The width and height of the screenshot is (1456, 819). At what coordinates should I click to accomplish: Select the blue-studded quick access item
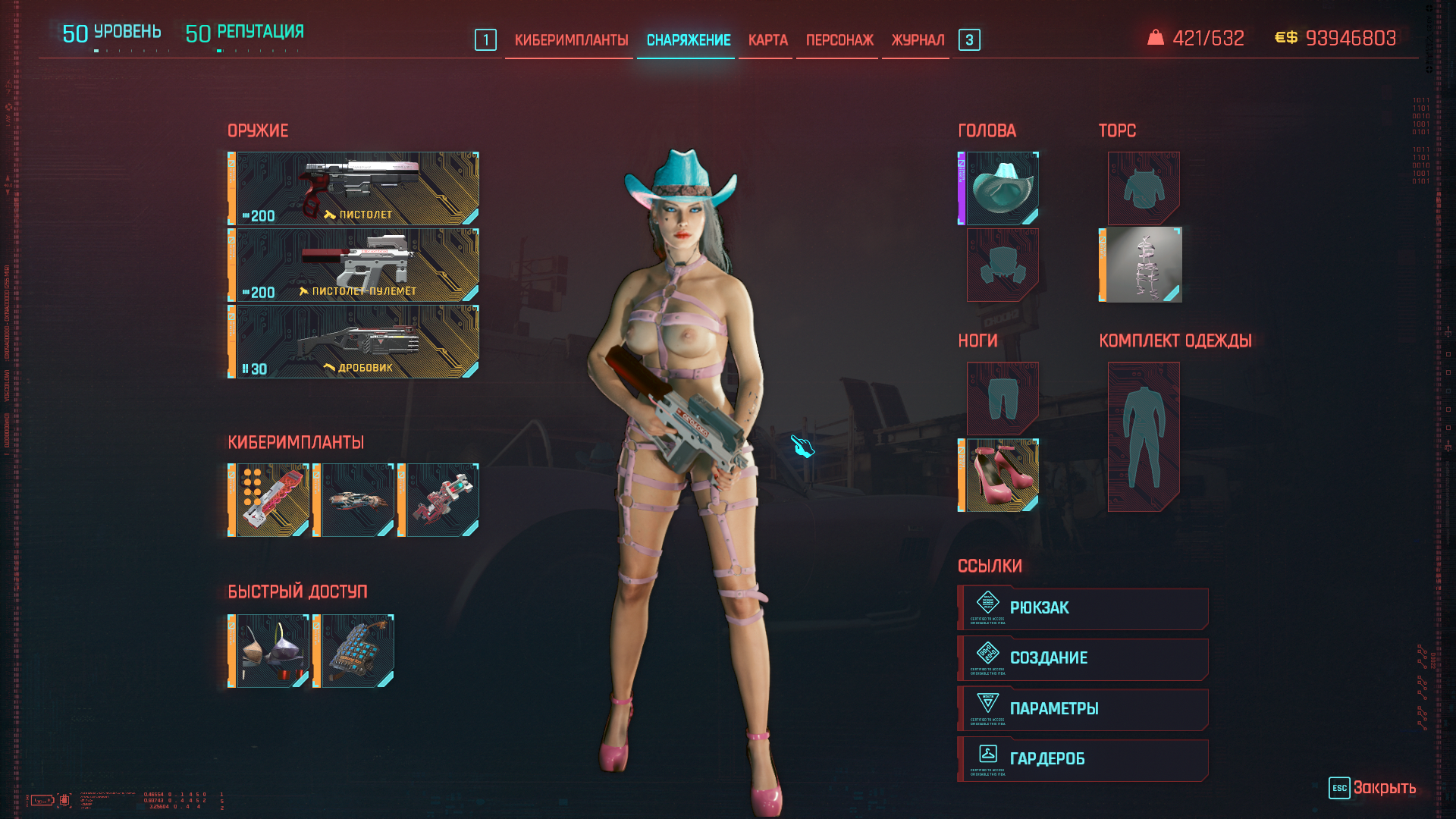(x=356, y=651)
